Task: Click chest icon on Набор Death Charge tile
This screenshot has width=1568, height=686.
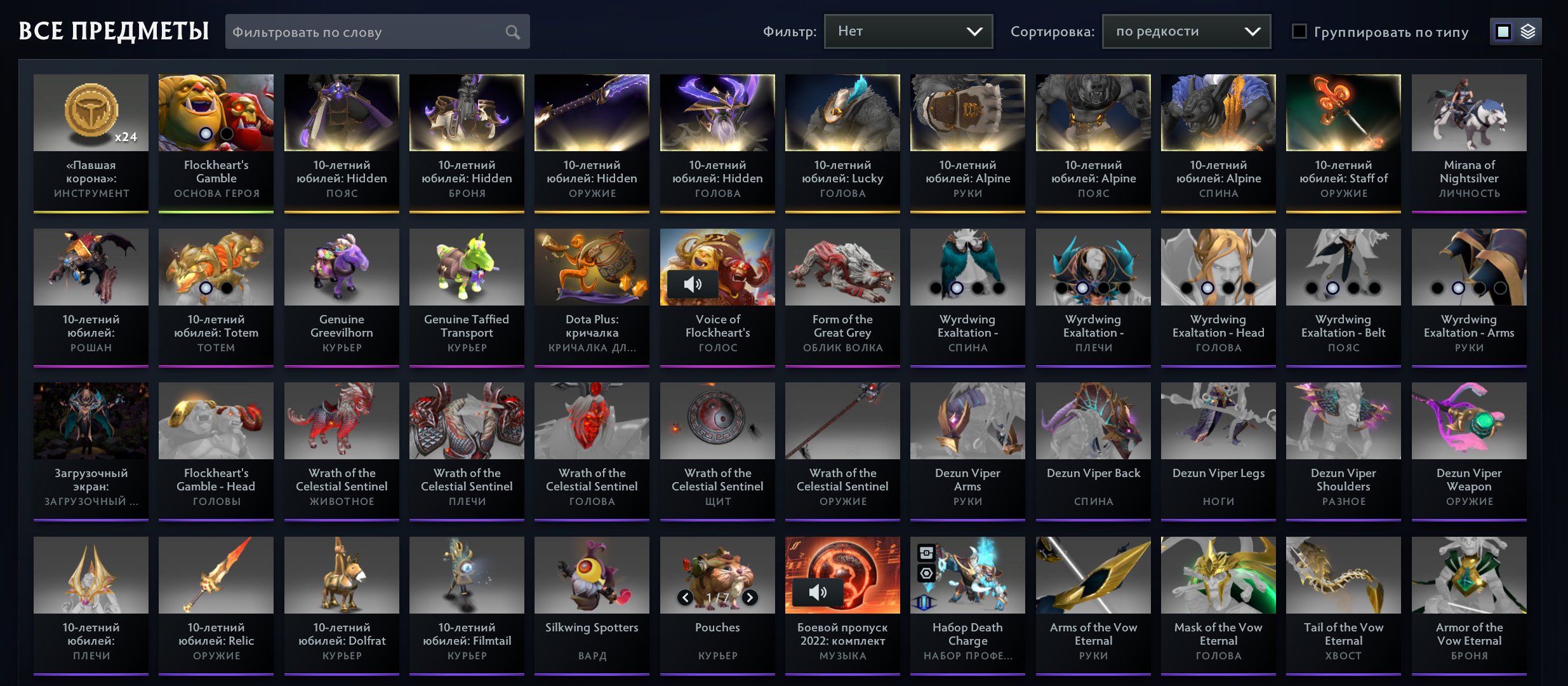Action: point(926,553)
